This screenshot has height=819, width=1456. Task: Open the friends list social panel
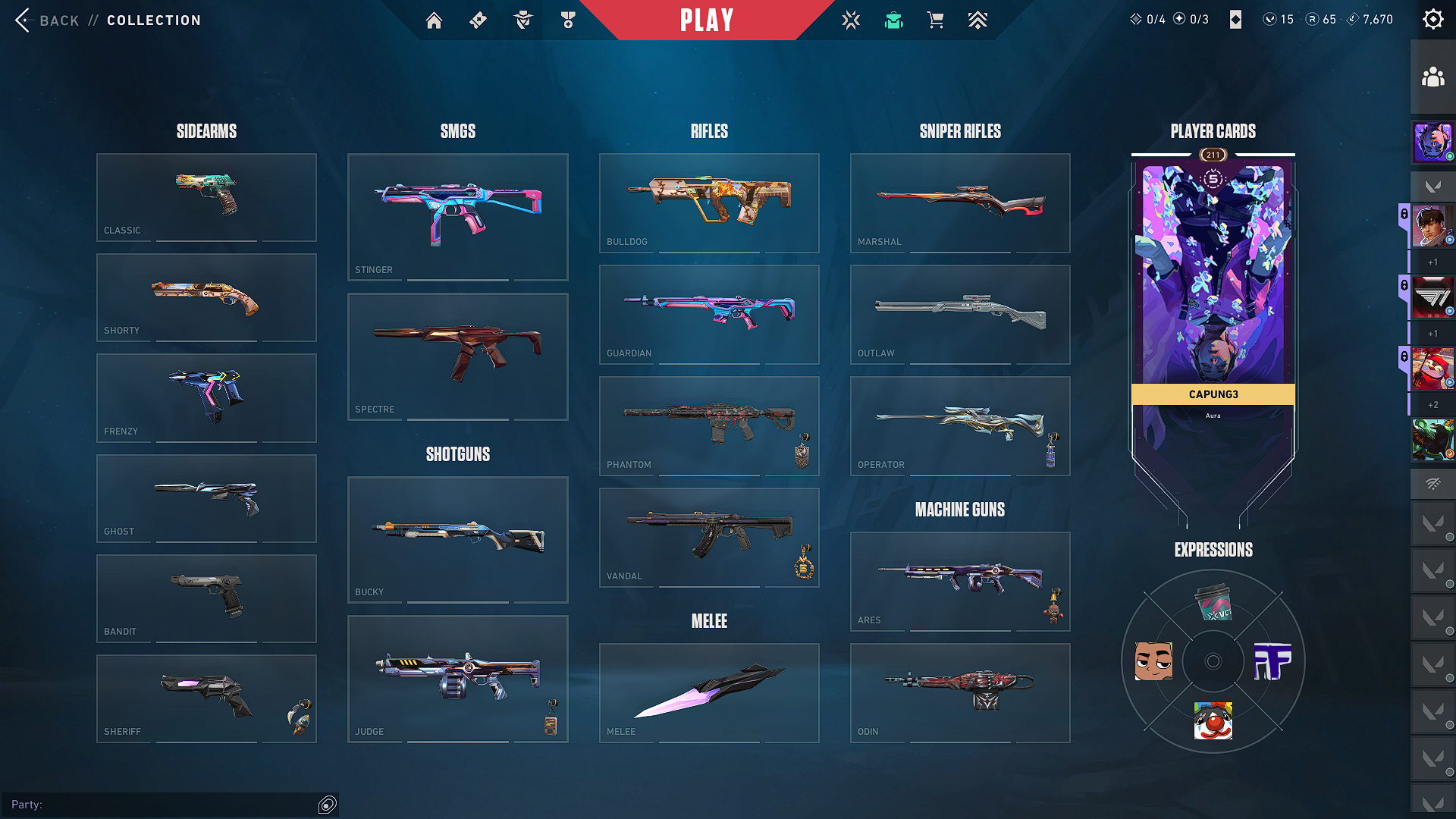1432,77
